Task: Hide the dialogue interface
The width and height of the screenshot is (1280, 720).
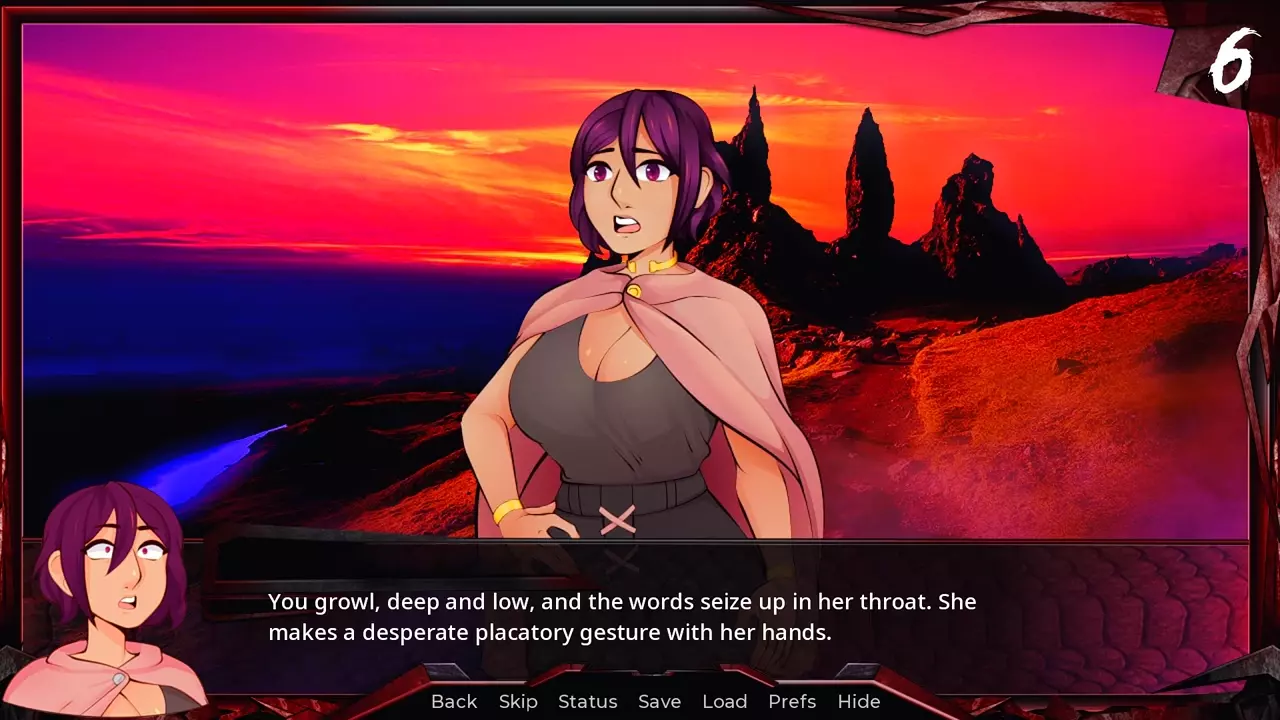Action: point(859,701)
